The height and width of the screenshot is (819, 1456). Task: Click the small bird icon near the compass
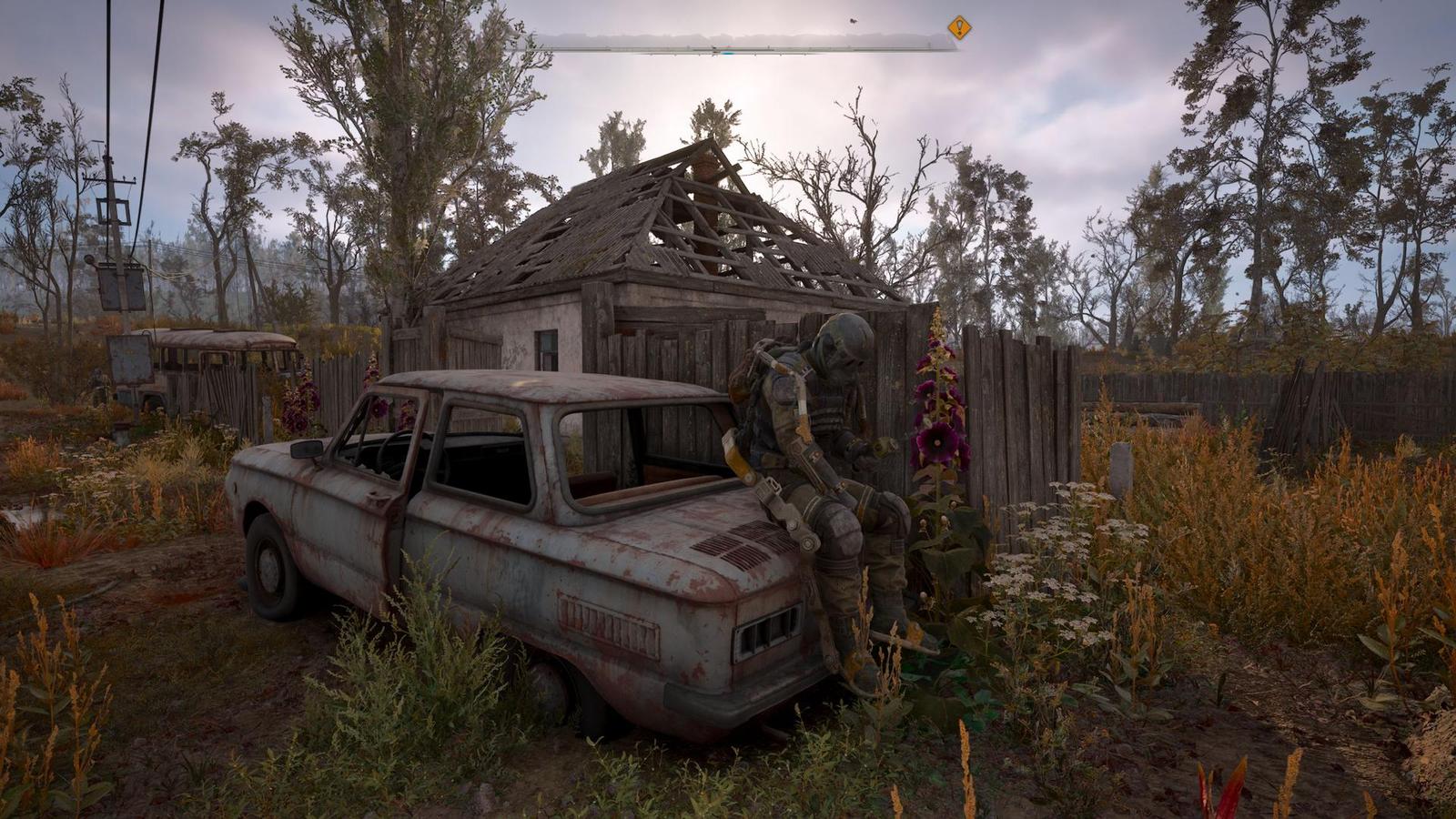(x=854, y=20)
